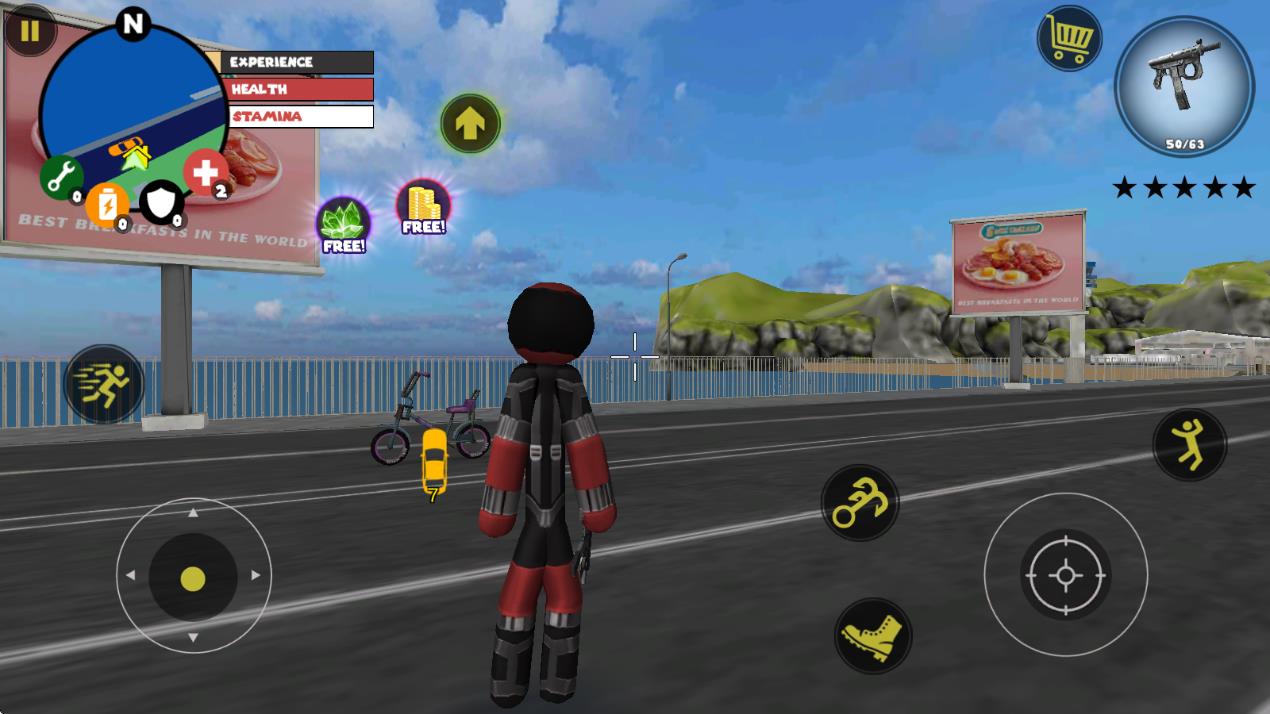The height and width of the screenshot is (714, 1270).
Task: Tap the yellow taxi car icon
Action: point(434,462)
